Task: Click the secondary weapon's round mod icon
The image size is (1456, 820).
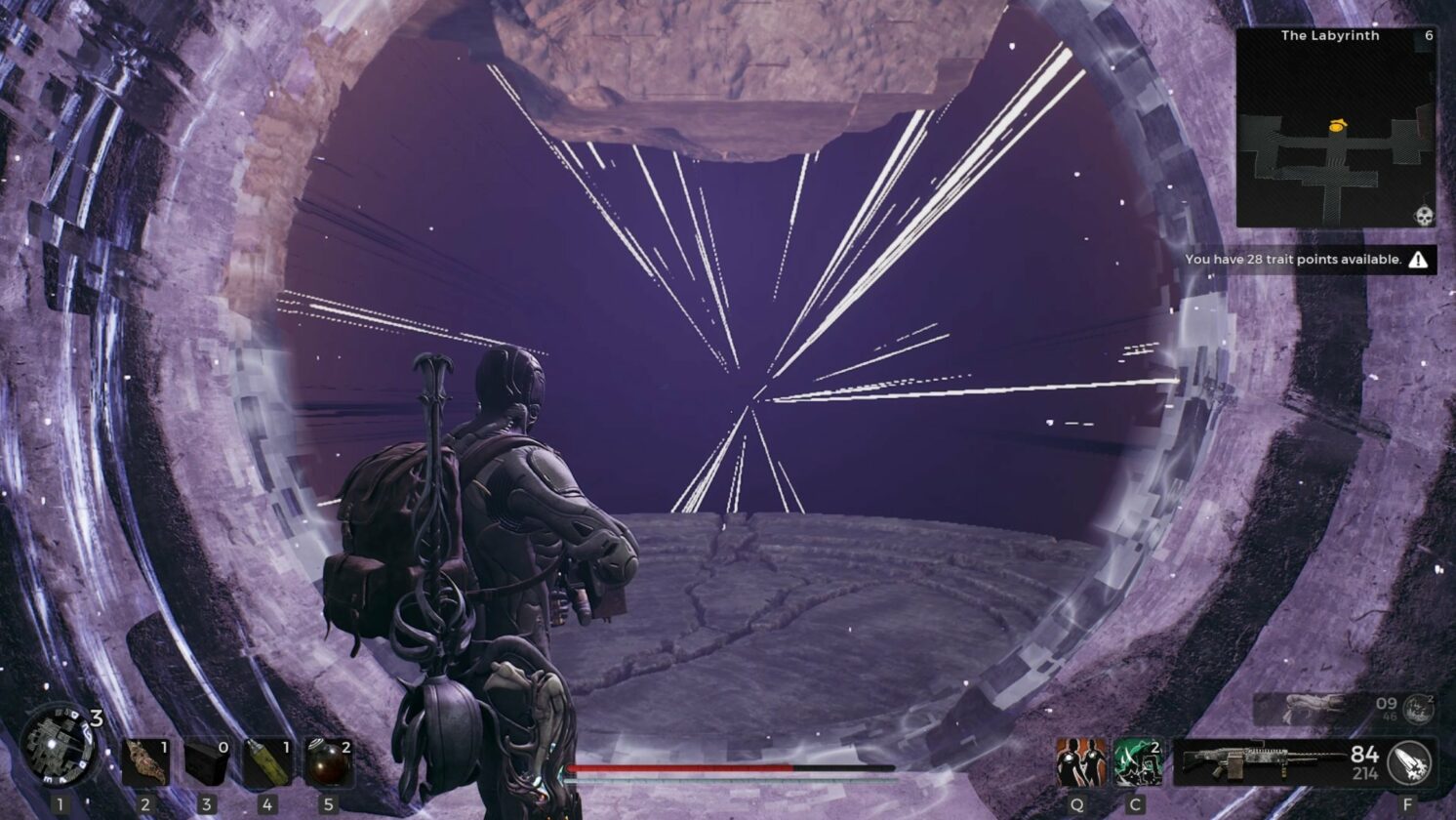Action: pyautogui.click(x=1418, y=708)
